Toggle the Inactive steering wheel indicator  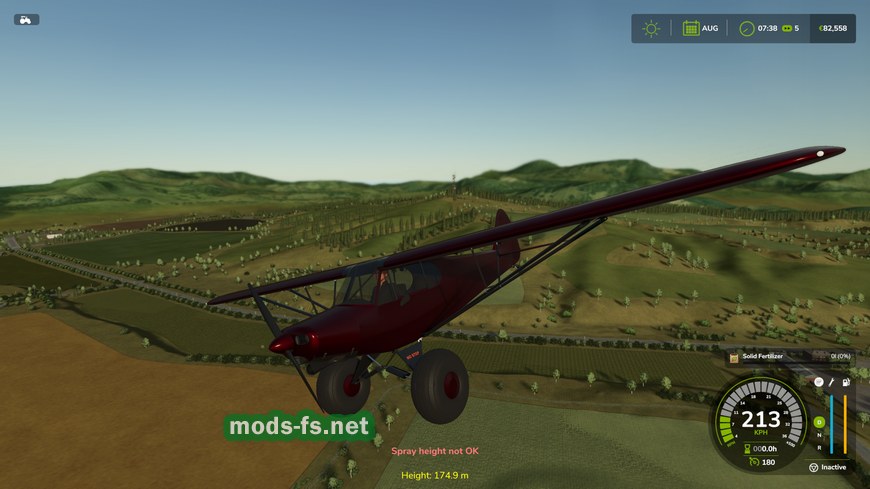click(x=814, y=467)
